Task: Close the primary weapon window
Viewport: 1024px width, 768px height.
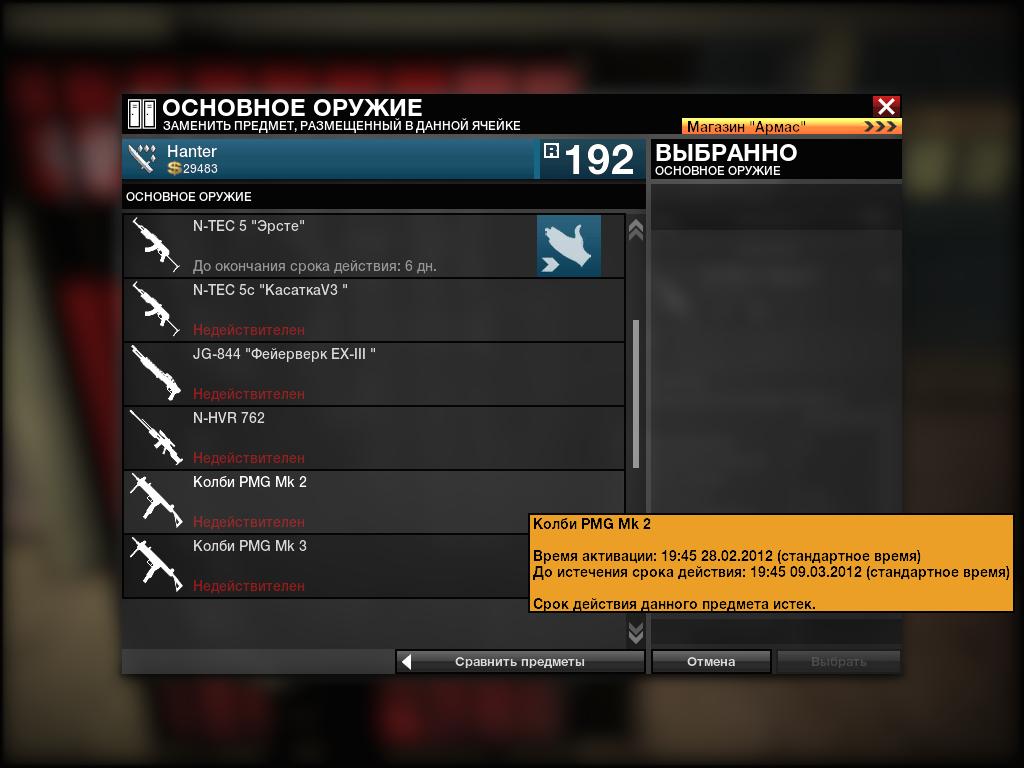Action: click(886, 106)
